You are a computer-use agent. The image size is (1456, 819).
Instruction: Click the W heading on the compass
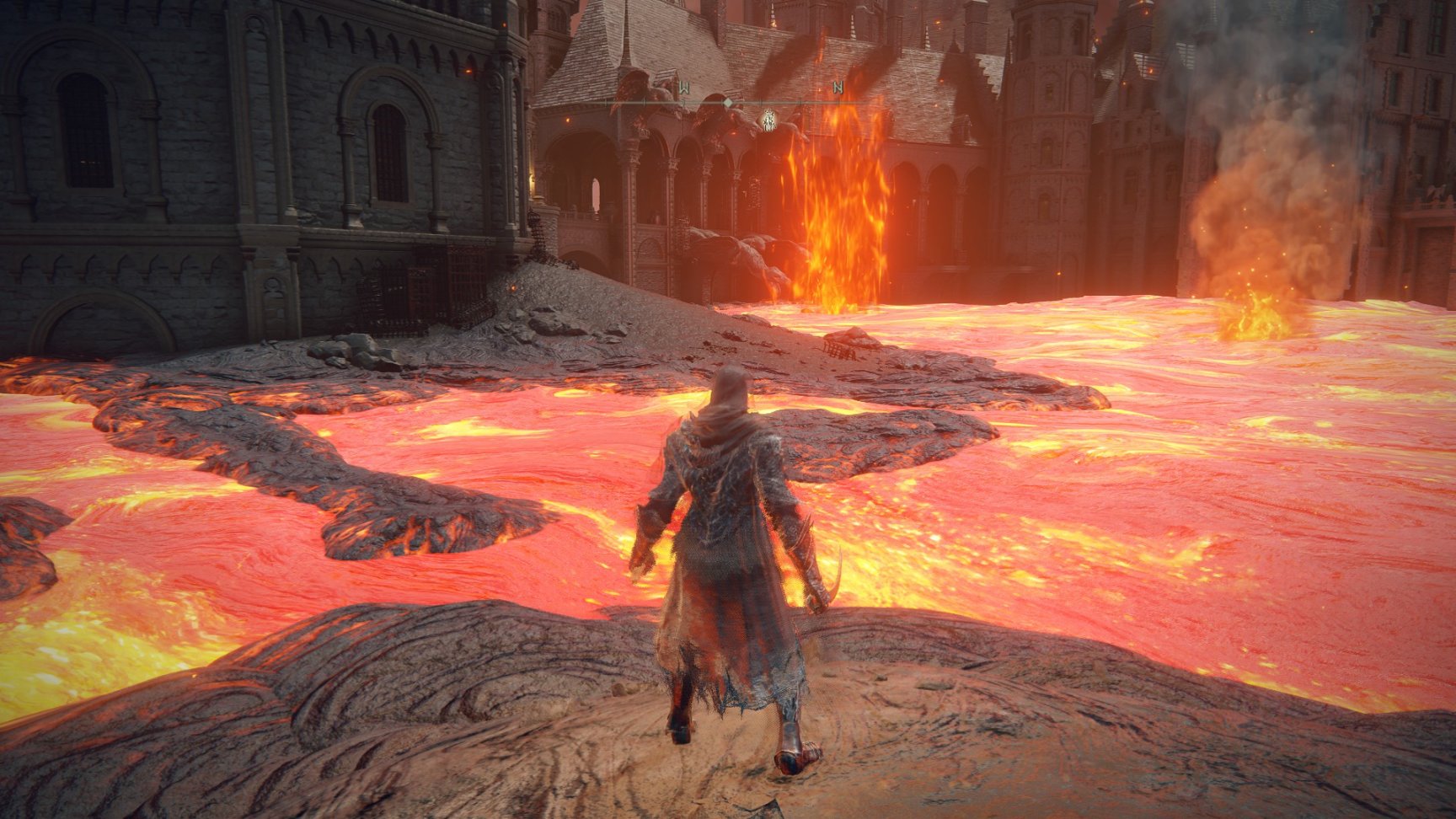[x=683, y=88]
